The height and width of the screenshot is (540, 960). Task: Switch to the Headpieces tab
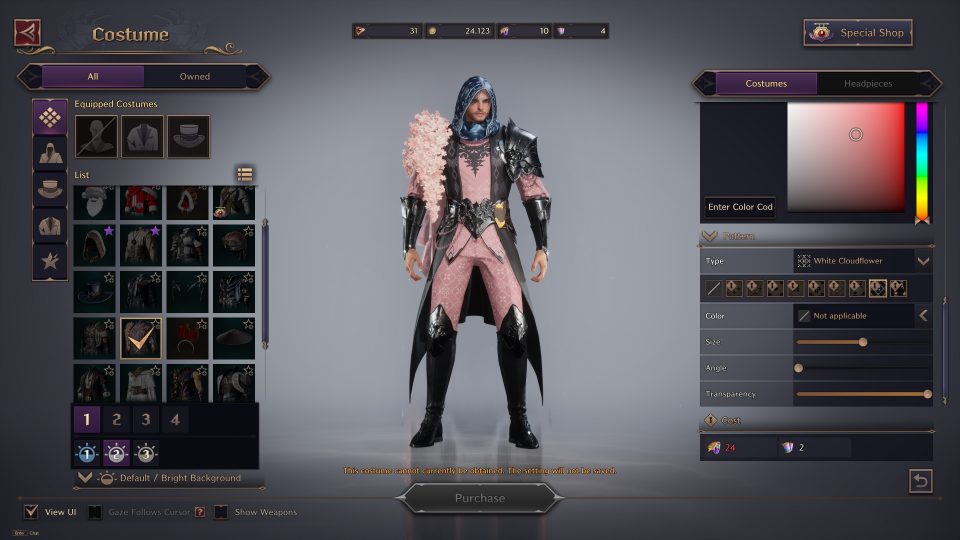[x=867, y=84]
